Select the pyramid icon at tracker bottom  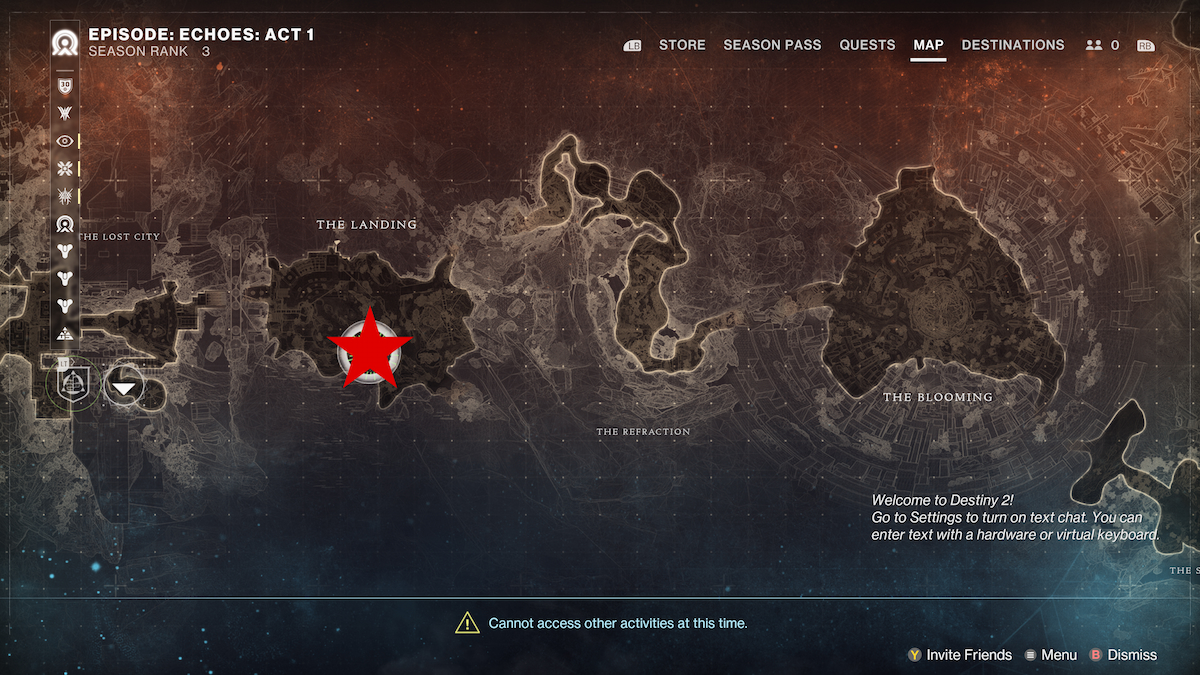(x=65, y=334)
